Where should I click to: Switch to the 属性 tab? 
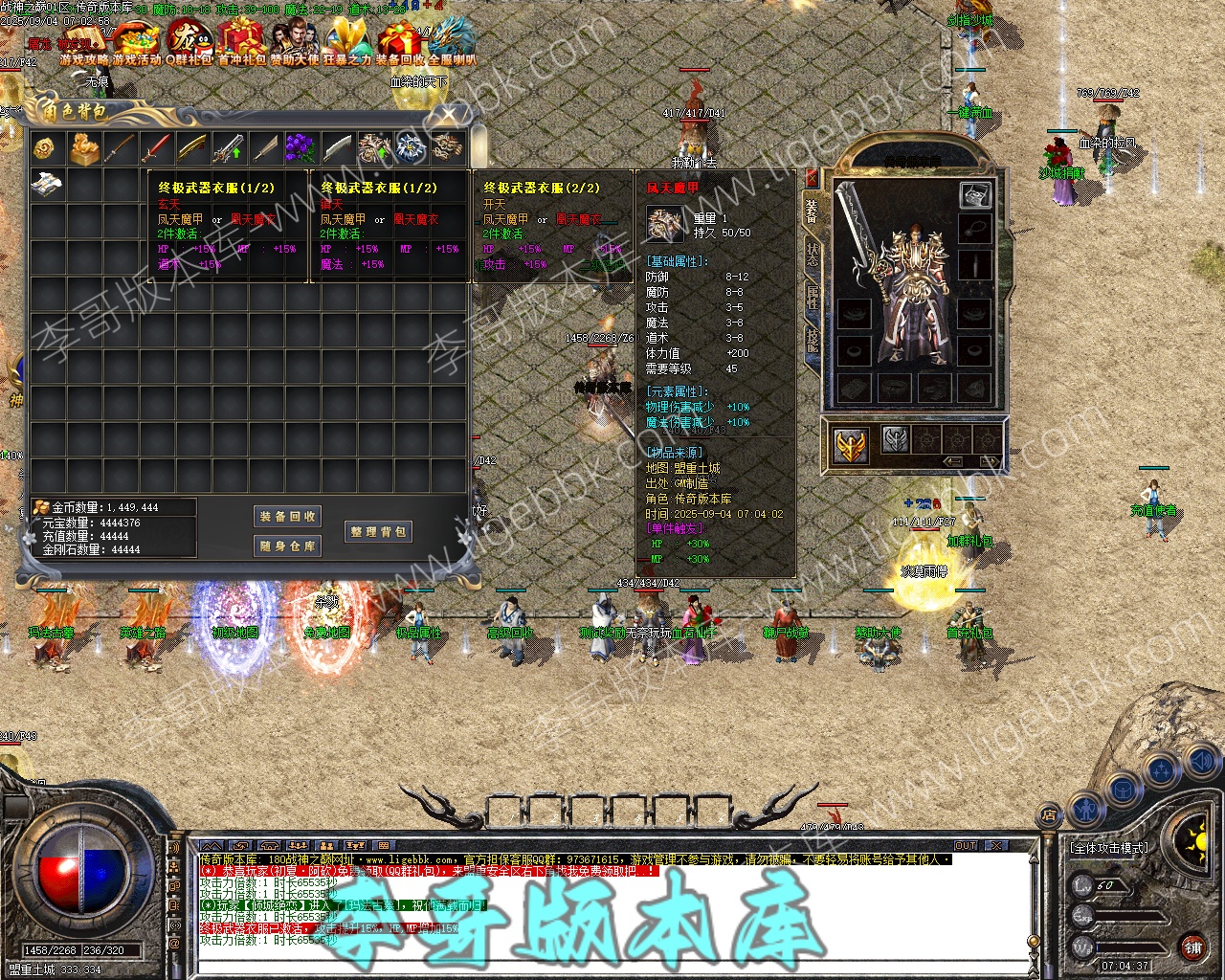(x=813, y=297)
